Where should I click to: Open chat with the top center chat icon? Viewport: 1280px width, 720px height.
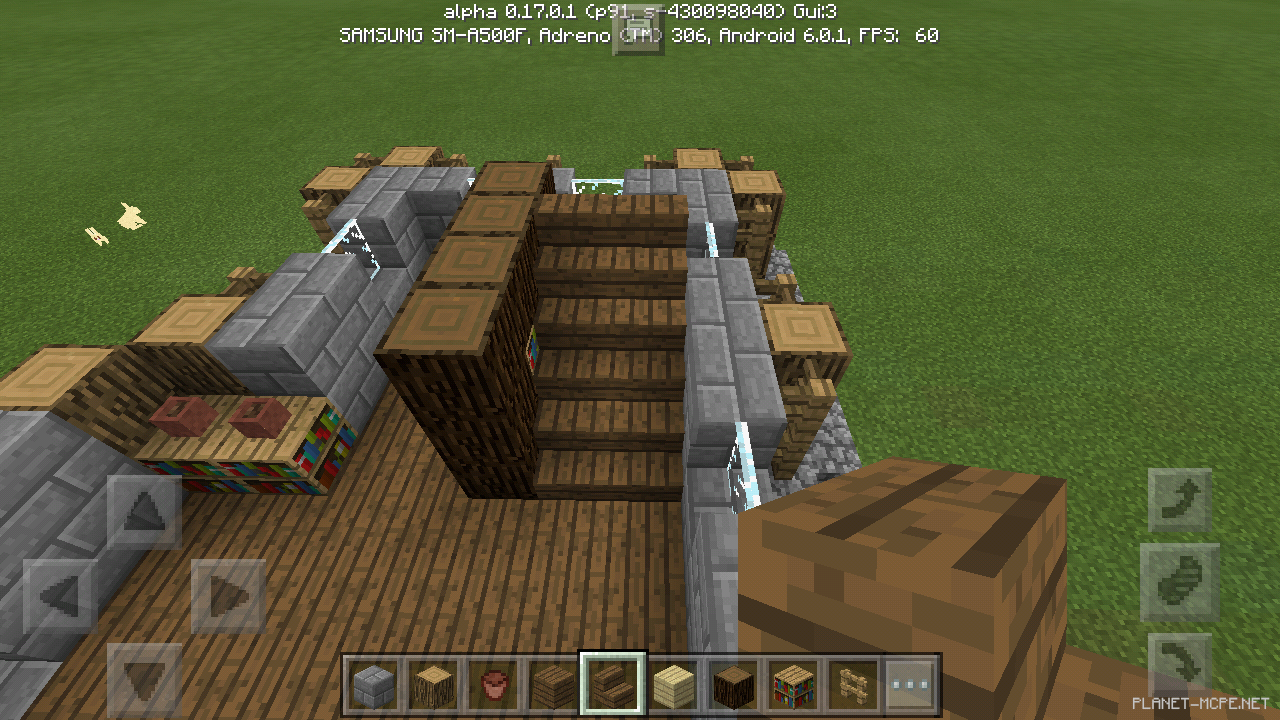pyautogui.click(x=640, y=33)
